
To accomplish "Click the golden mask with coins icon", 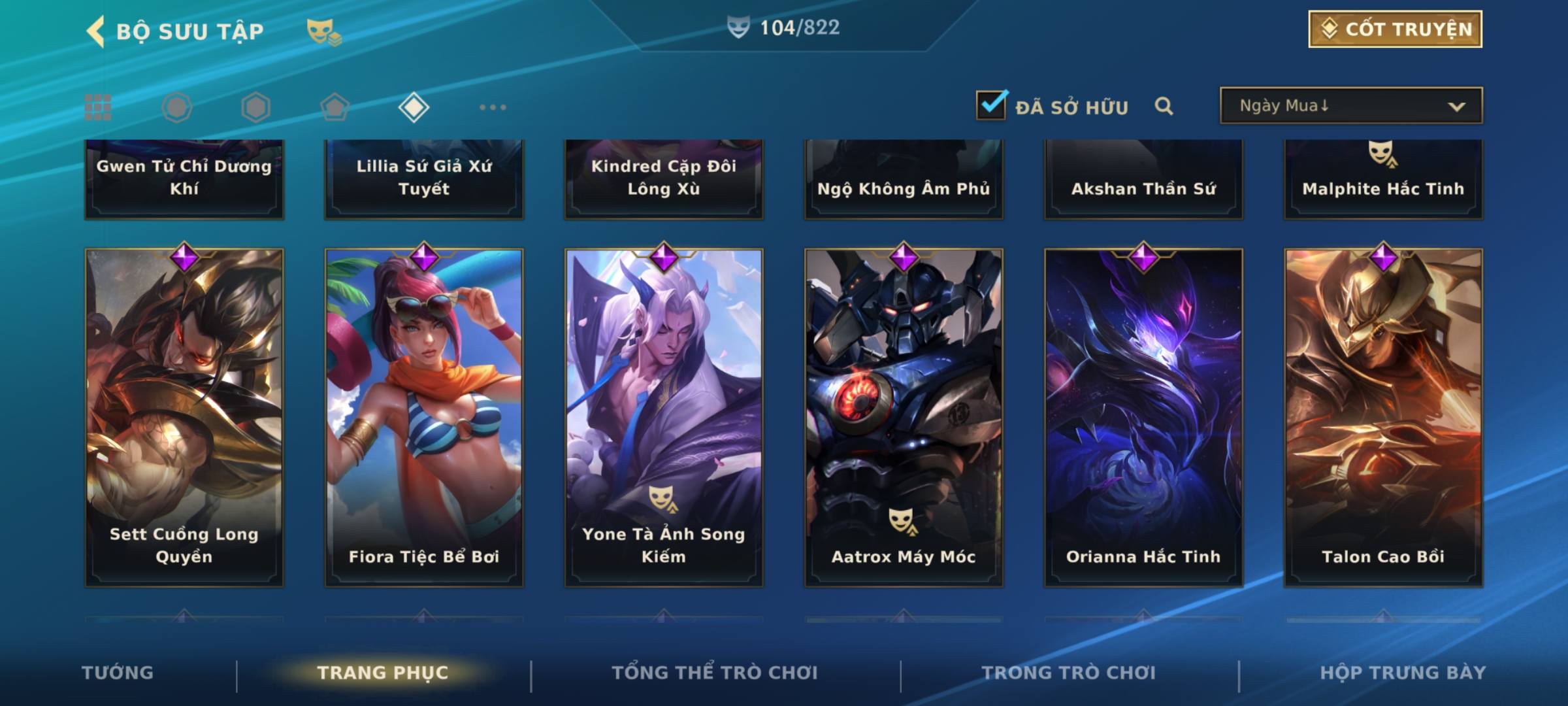I will (x=324, y=31).
